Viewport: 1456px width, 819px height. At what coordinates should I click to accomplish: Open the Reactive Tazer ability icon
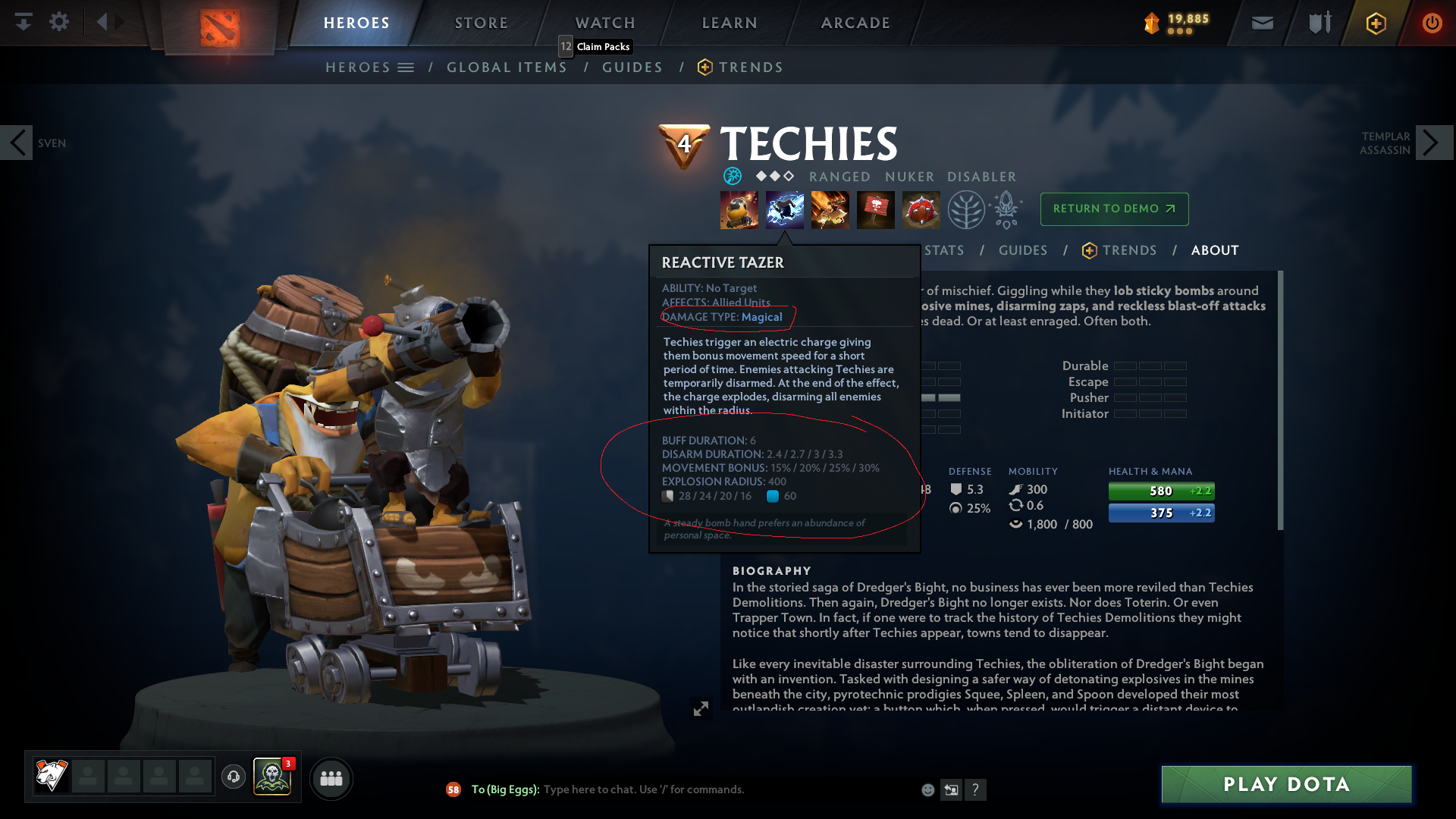click(785, 210)
